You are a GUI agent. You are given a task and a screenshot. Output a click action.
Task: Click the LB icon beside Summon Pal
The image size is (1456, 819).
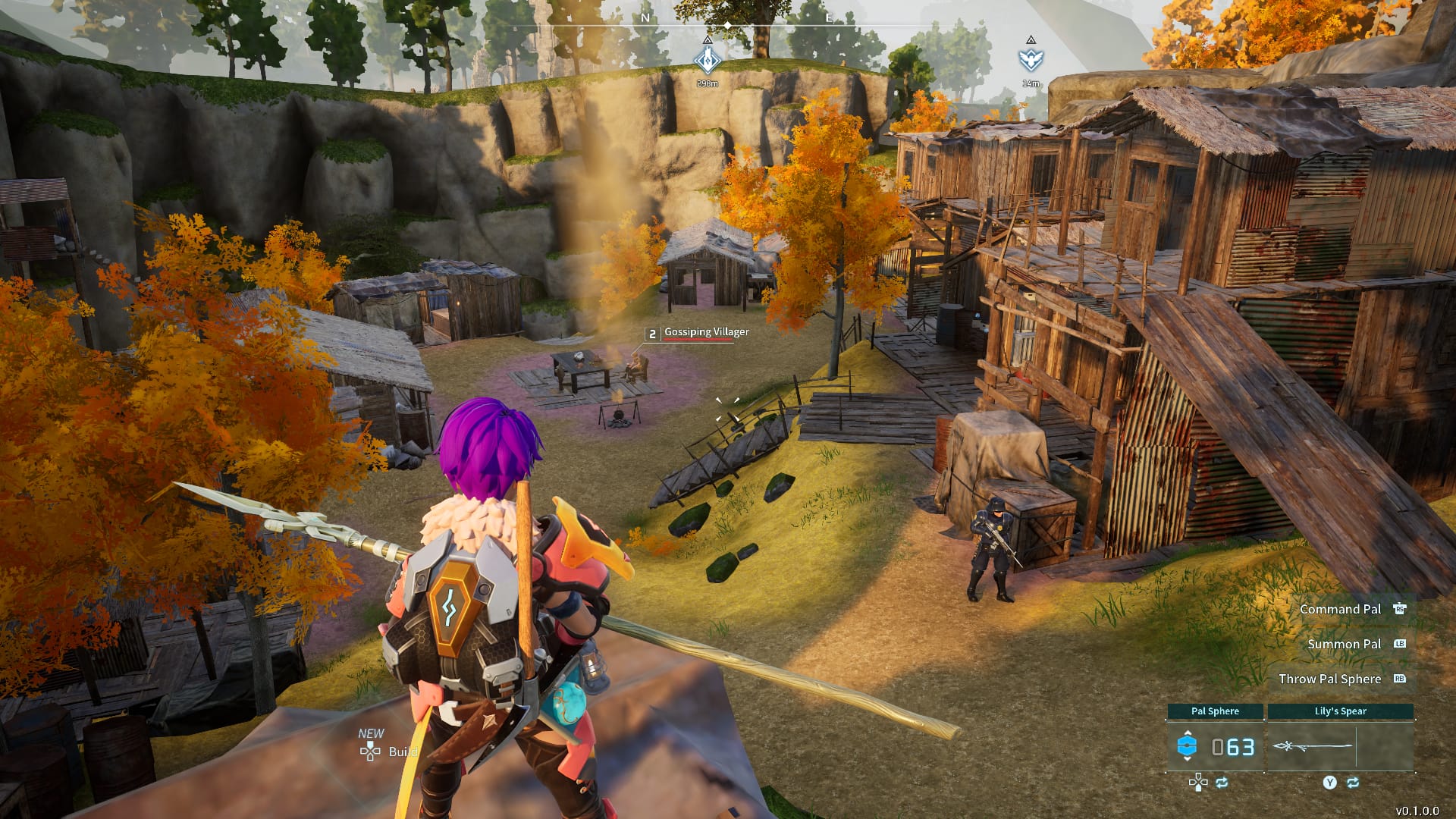tap(1400, 644)
